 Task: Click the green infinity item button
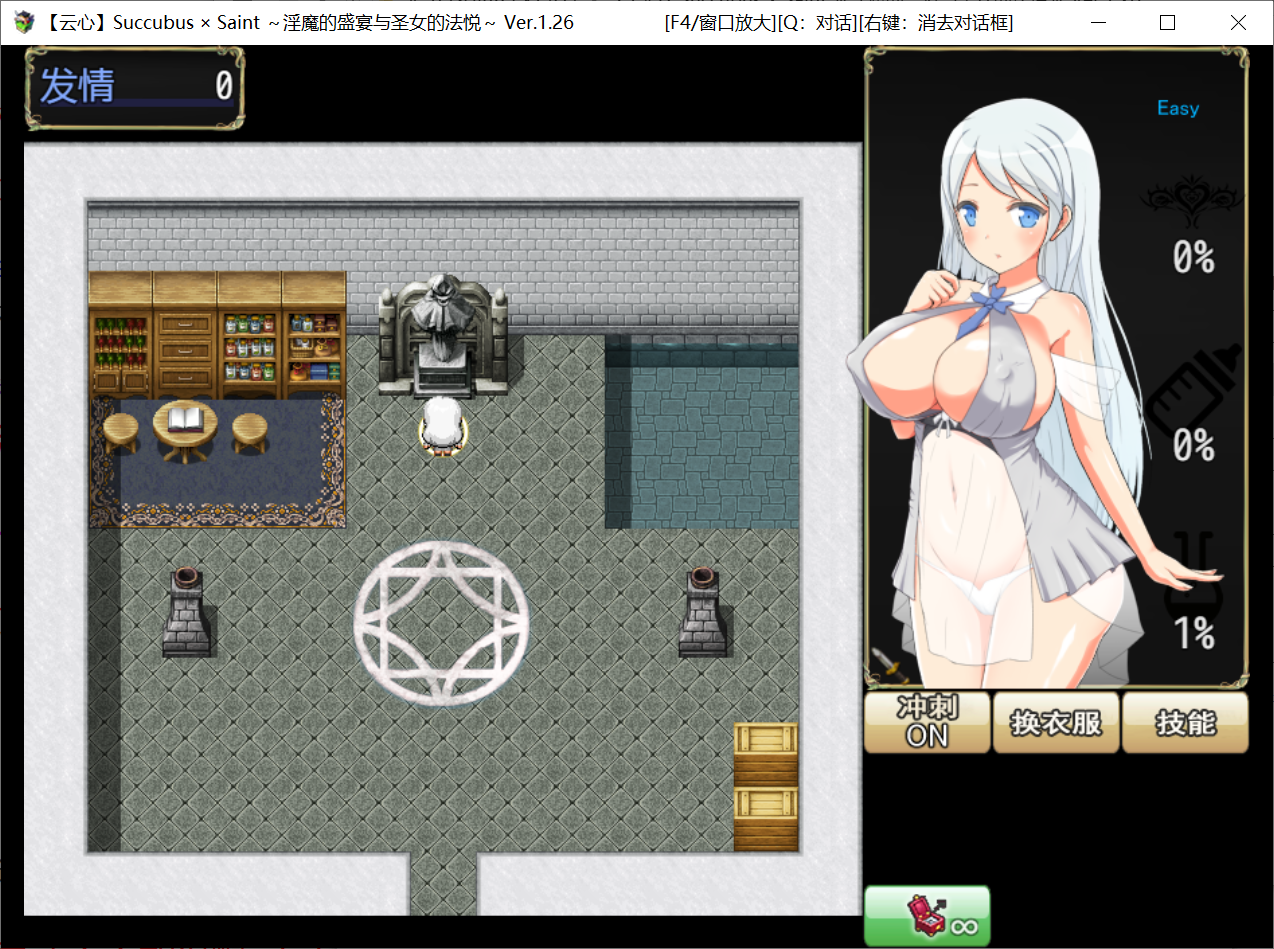pyautogui.click(x=927, y=916)
